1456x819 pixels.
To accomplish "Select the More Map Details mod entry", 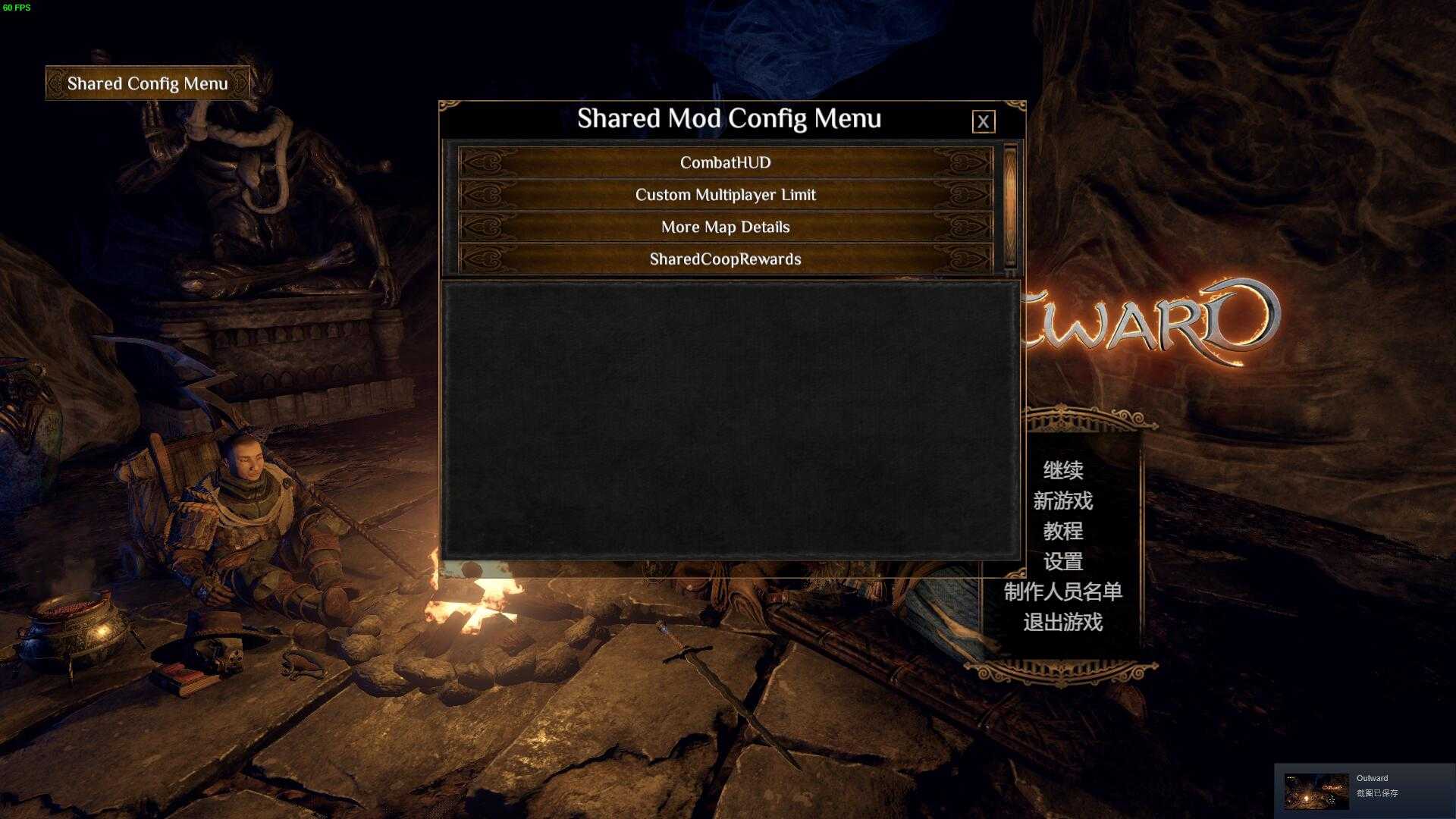I will pyautogui.click(x=726, y=227).
